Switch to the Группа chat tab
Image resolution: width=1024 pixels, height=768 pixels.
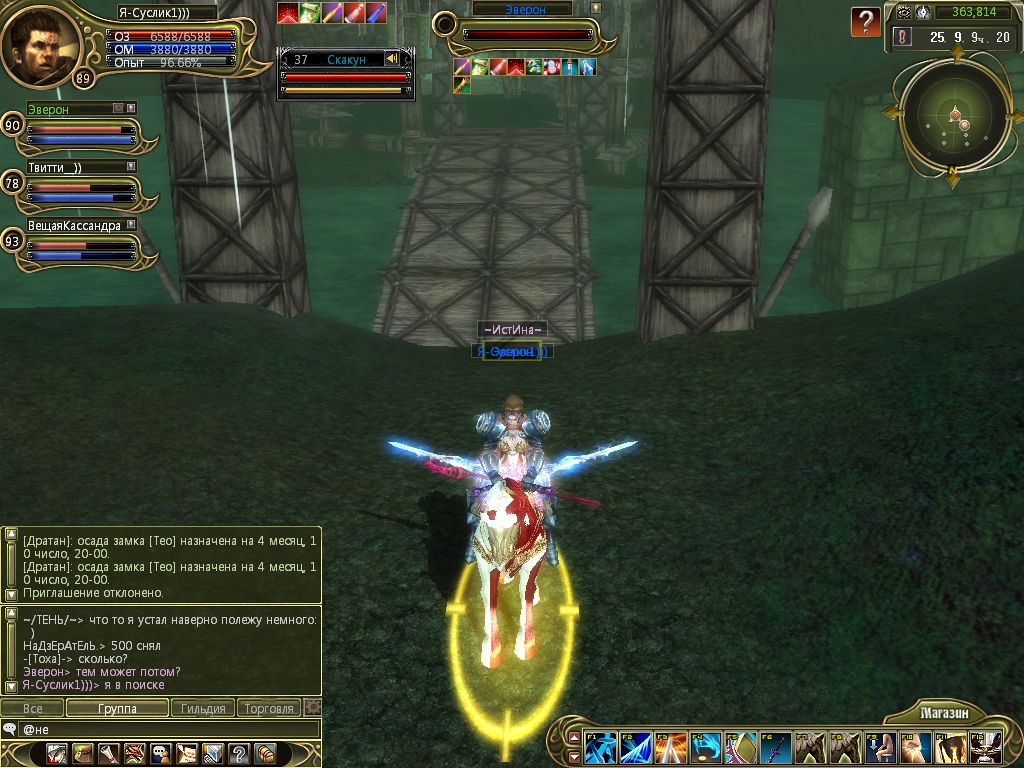coord(118,708)
